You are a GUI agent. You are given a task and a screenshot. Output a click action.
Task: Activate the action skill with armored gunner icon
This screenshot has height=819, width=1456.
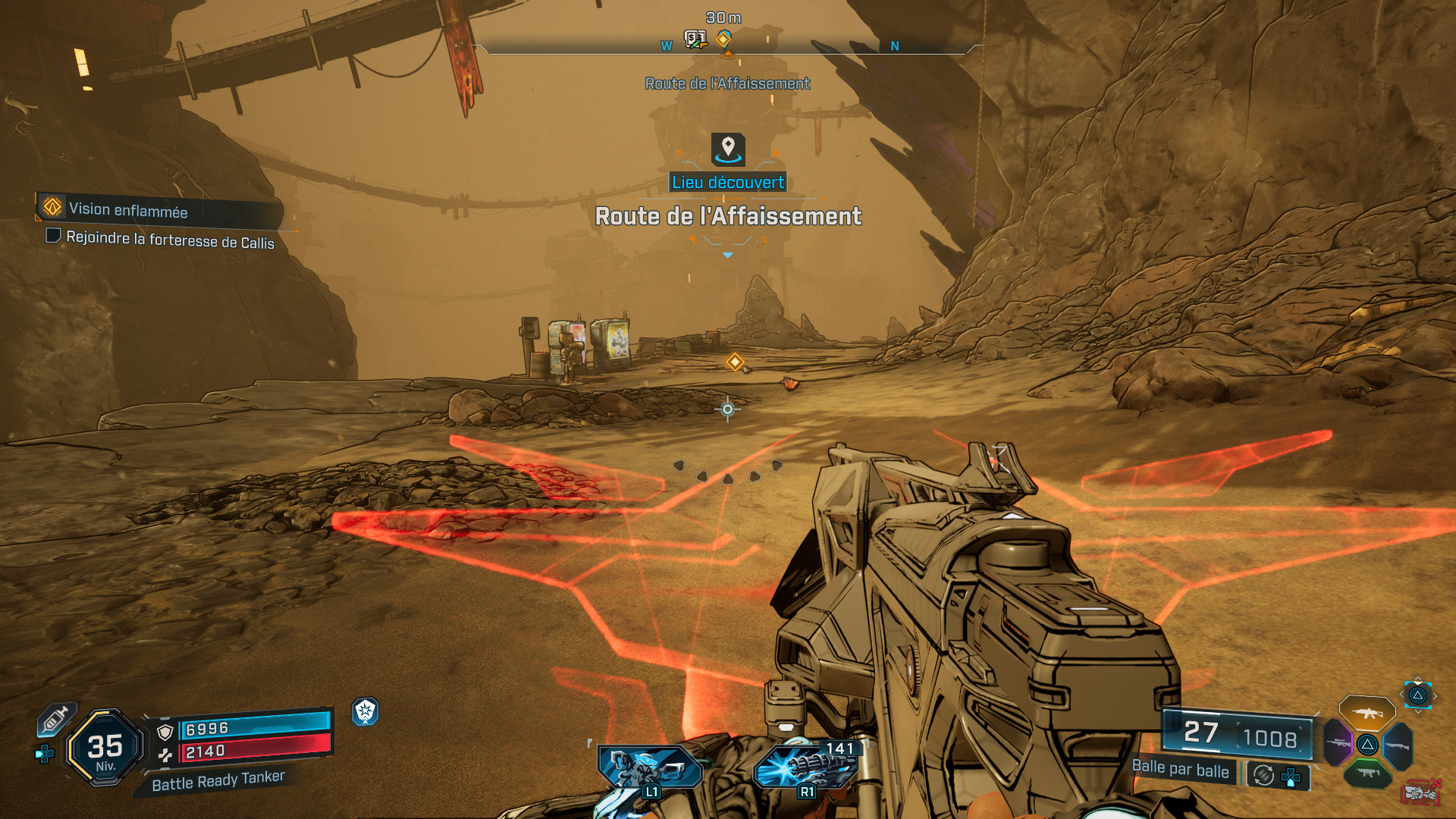point(650,769)
